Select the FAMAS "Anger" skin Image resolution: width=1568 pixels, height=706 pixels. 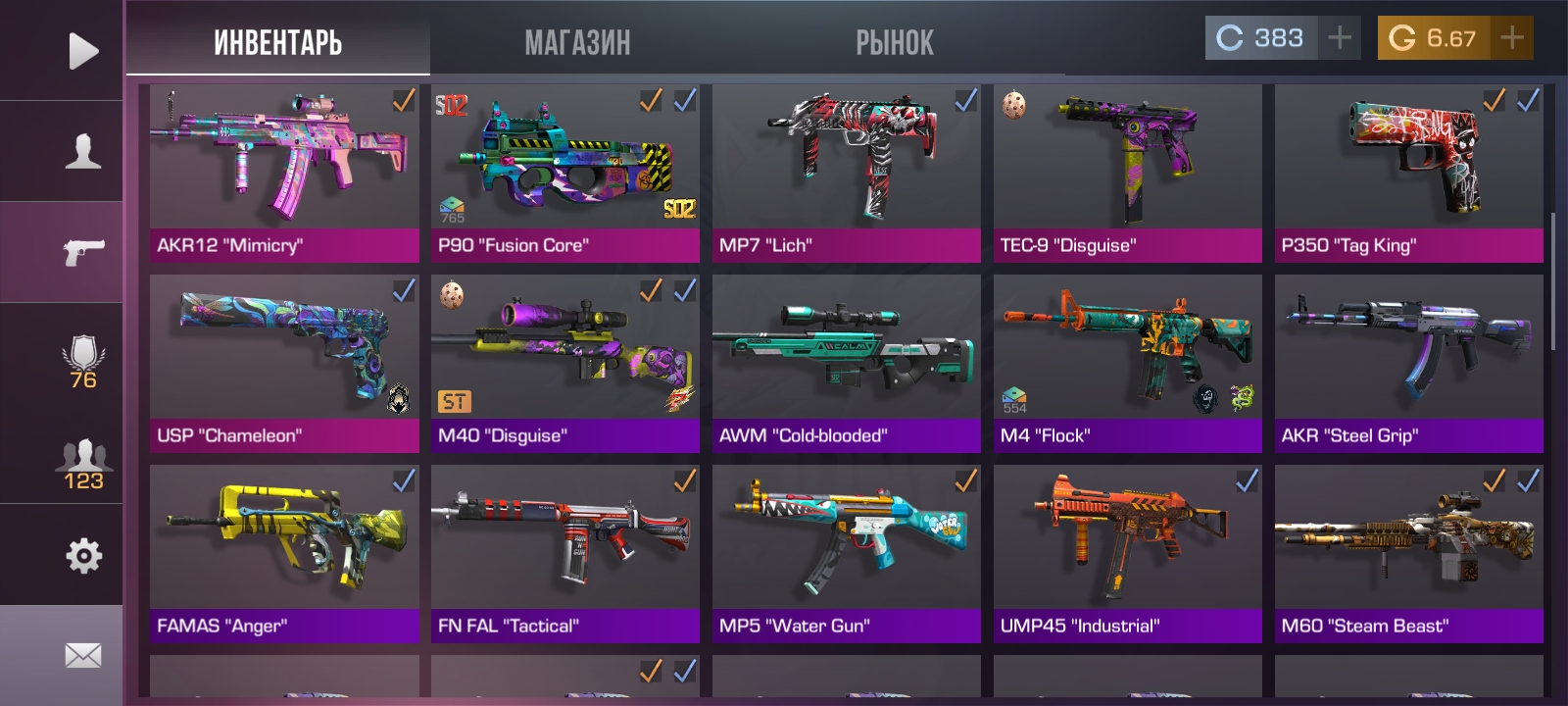click(x=284, y=553)
